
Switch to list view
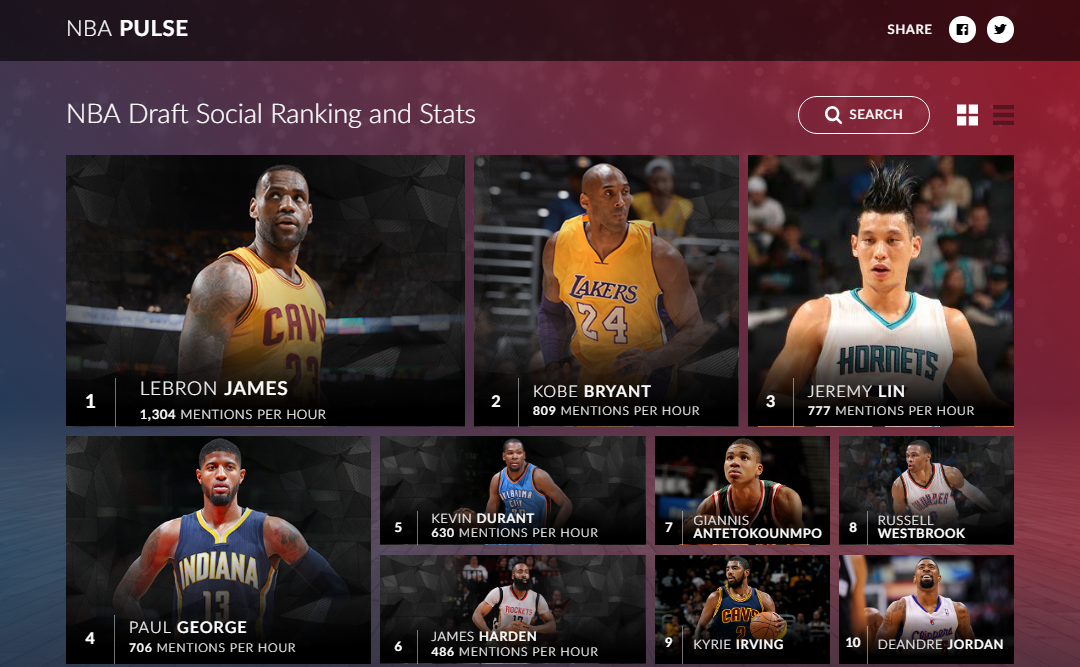pyautogui.click(x=1003, y=115)
